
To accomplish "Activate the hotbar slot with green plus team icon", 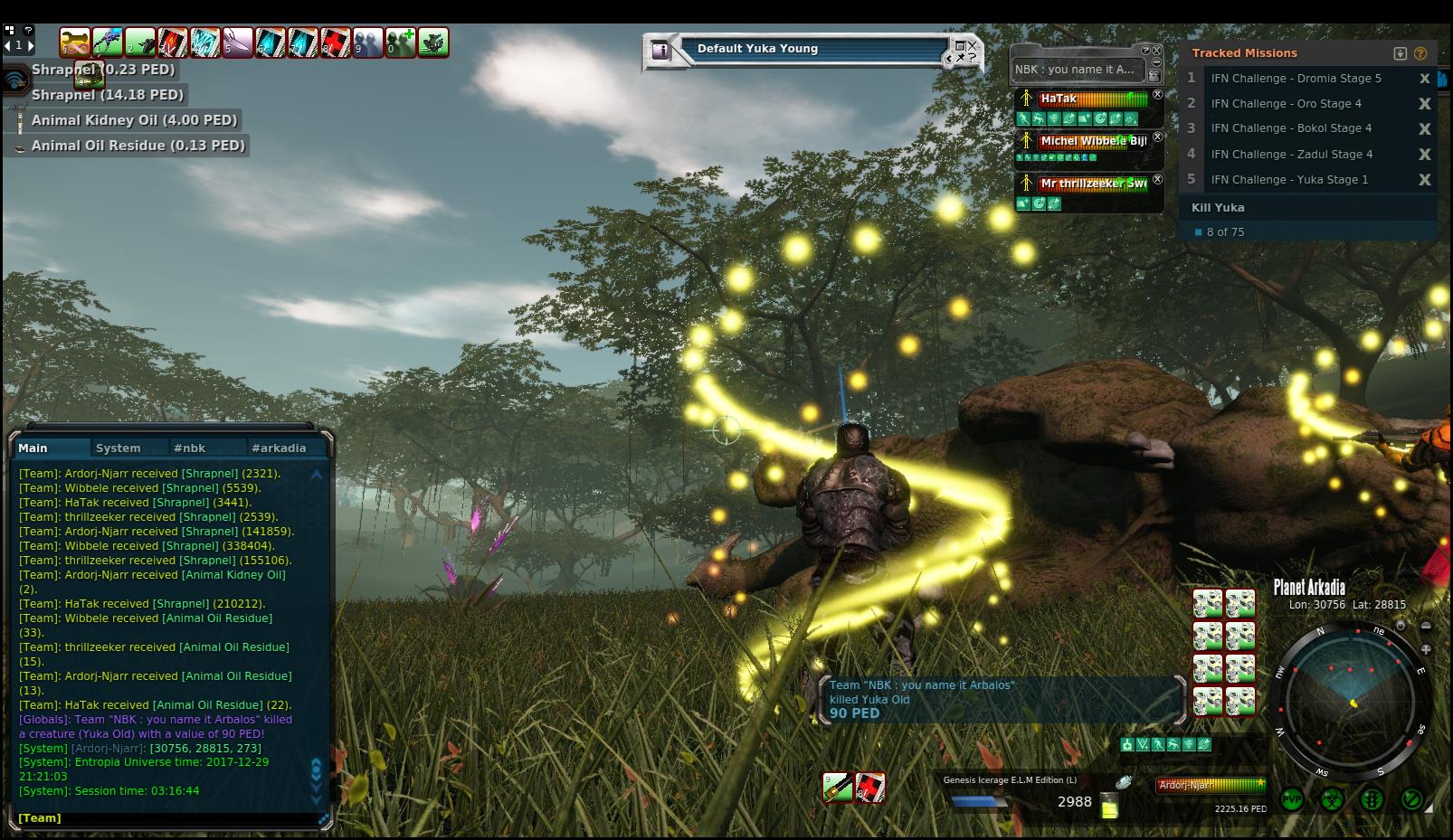I will [401, 42].
